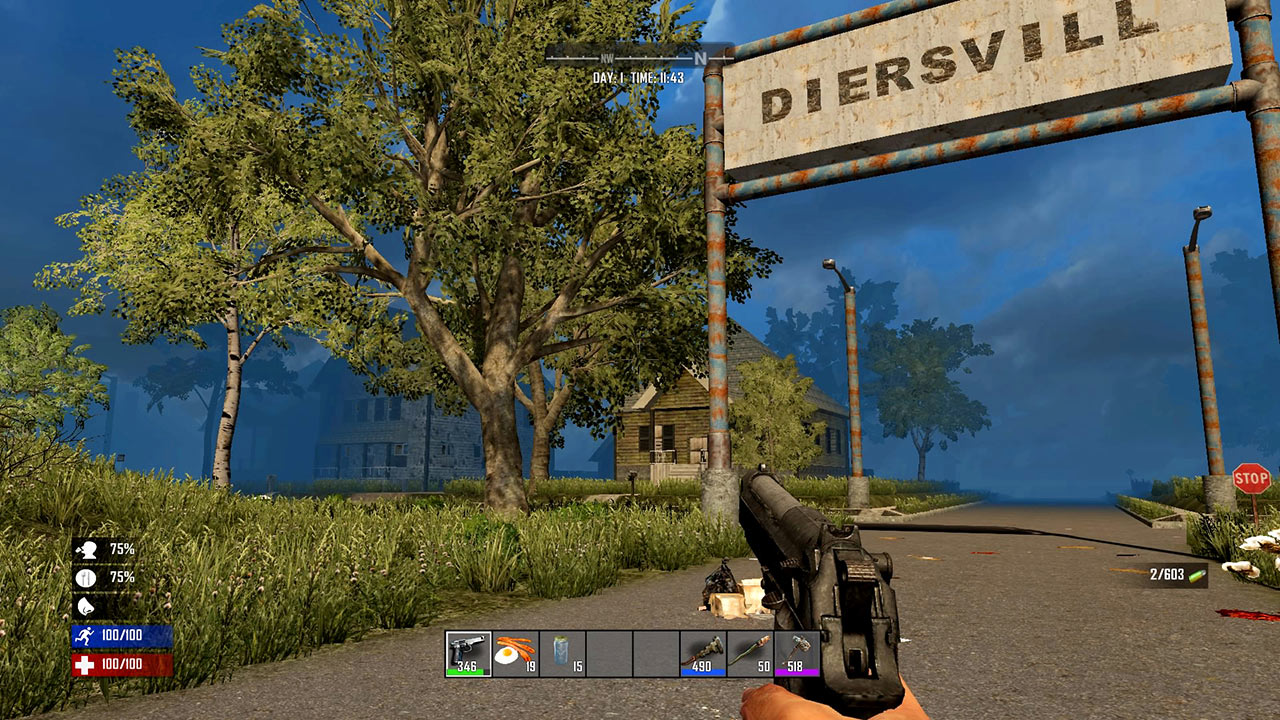The image size is (1280, 720).
Task: Click an empty hotbar slot
Action: (610, 652)
